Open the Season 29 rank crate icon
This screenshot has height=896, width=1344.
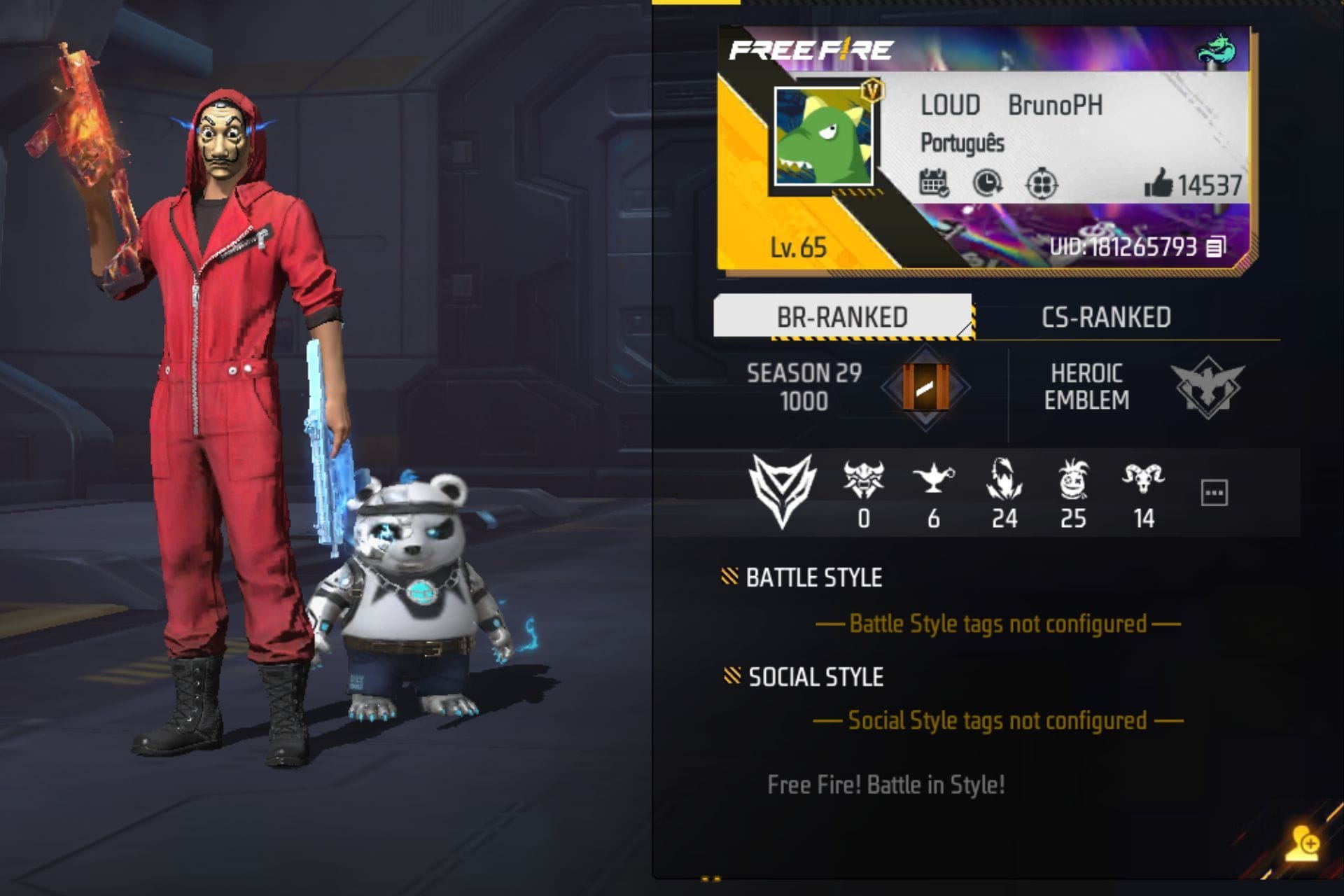tap(925, 387)
